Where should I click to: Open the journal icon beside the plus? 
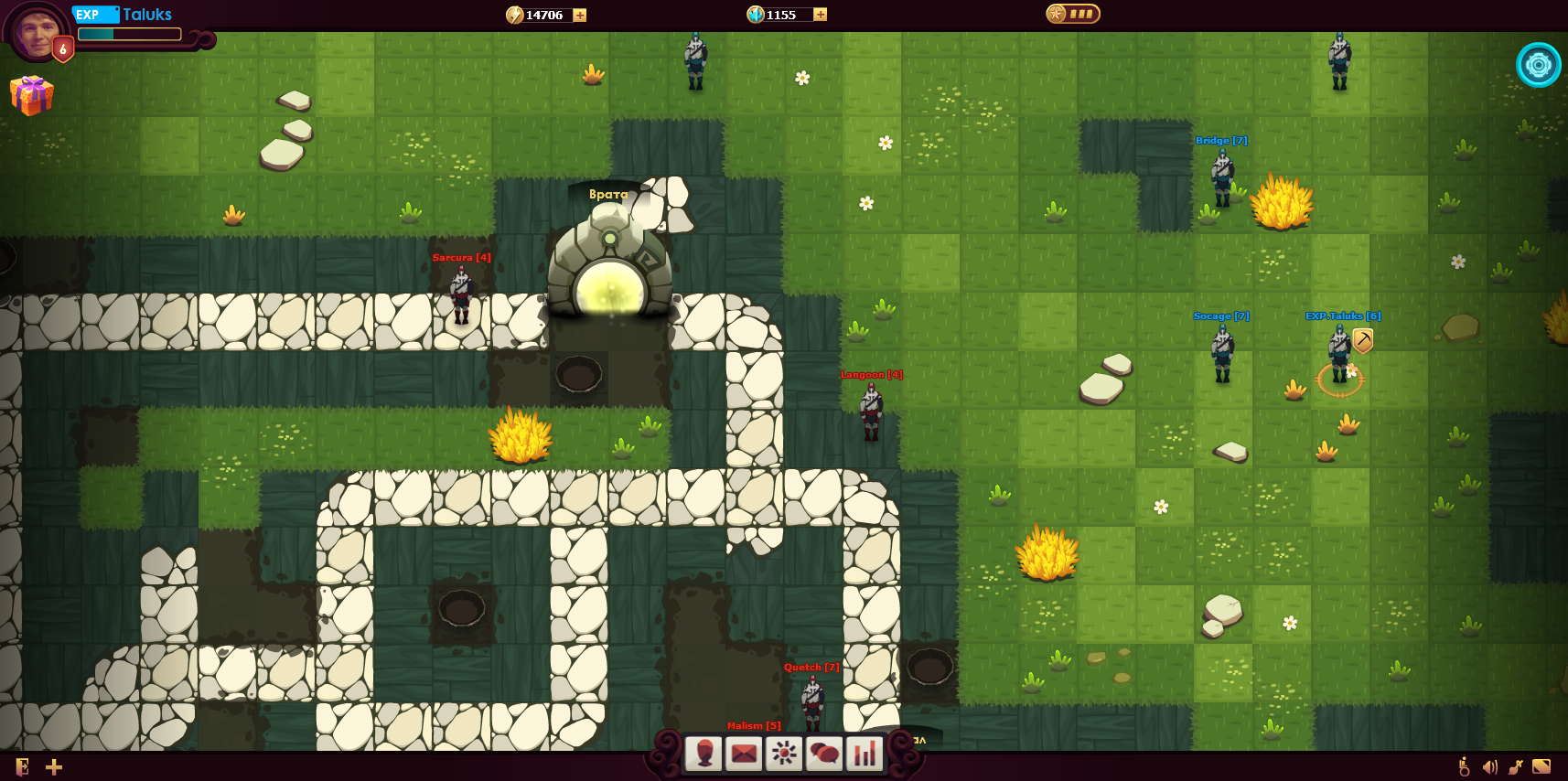(23, 766)
